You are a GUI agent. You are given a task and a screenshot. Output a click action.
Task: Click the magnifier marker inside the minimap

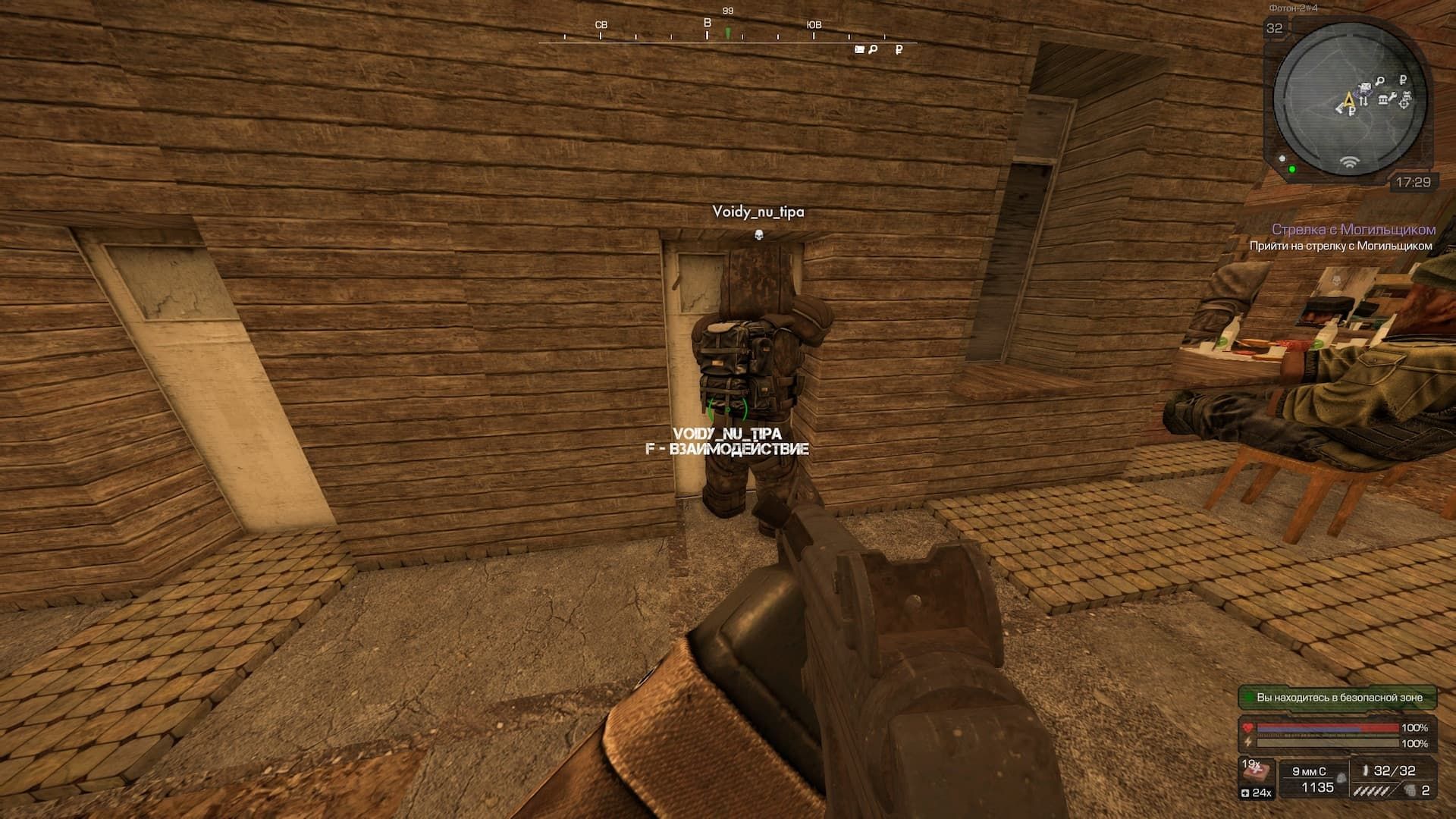pyautogui.click(x=1381, y=80)
